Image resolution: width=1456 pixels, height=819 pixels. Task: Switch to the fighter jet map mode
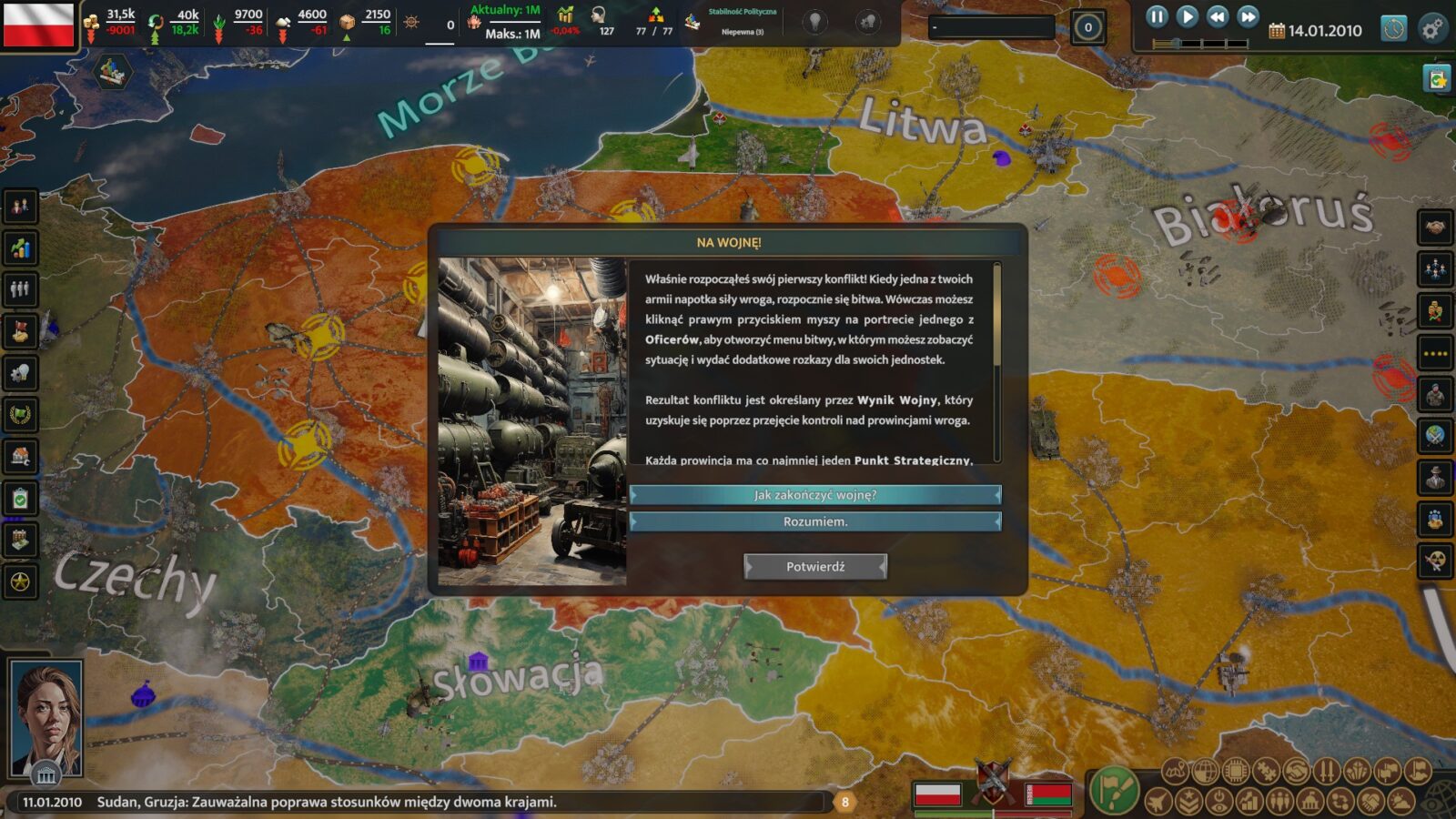(x=1158, y=802)
